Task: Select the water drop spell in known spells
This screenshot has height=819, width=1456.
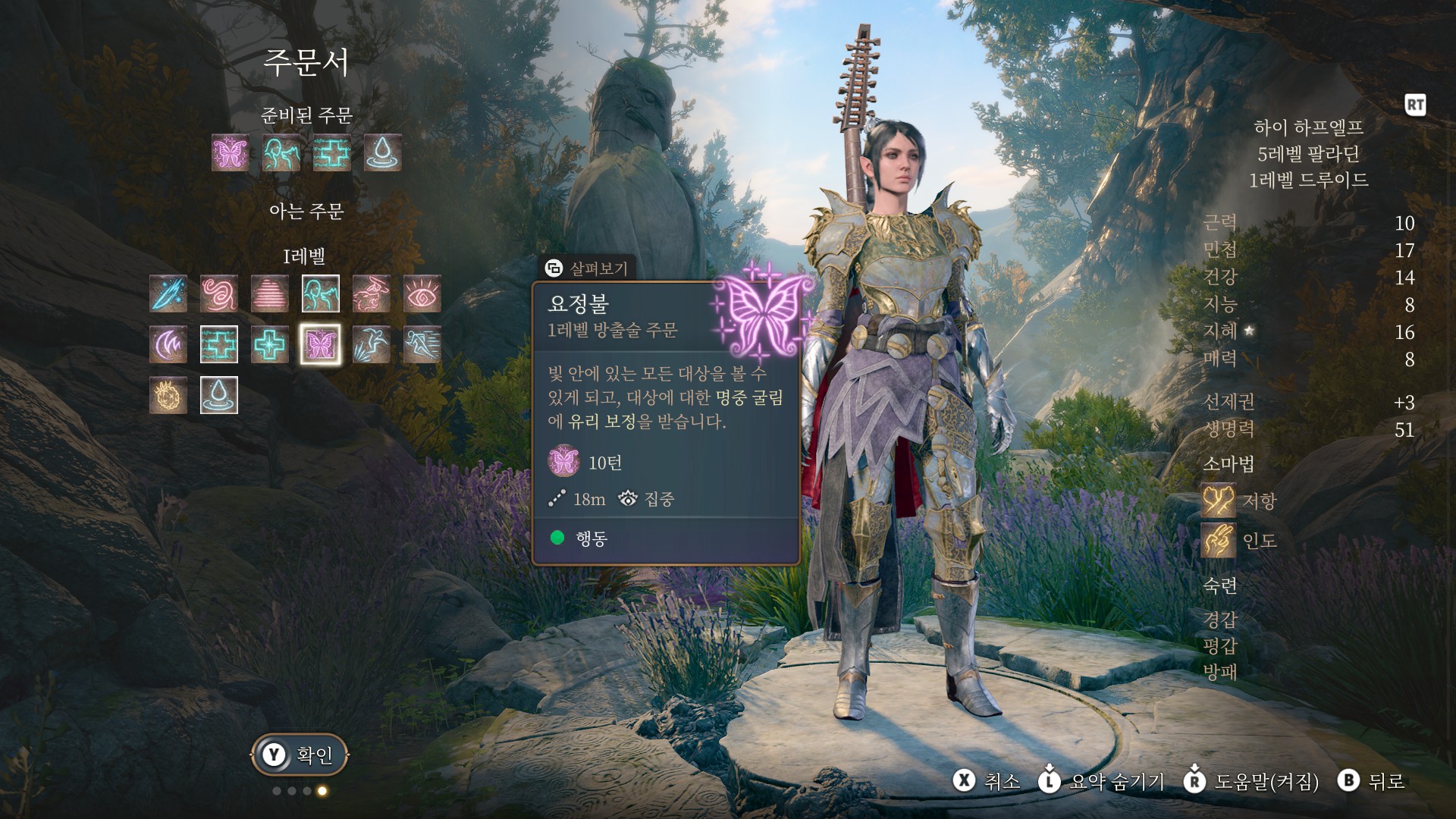Action: [x=219, y=395]
